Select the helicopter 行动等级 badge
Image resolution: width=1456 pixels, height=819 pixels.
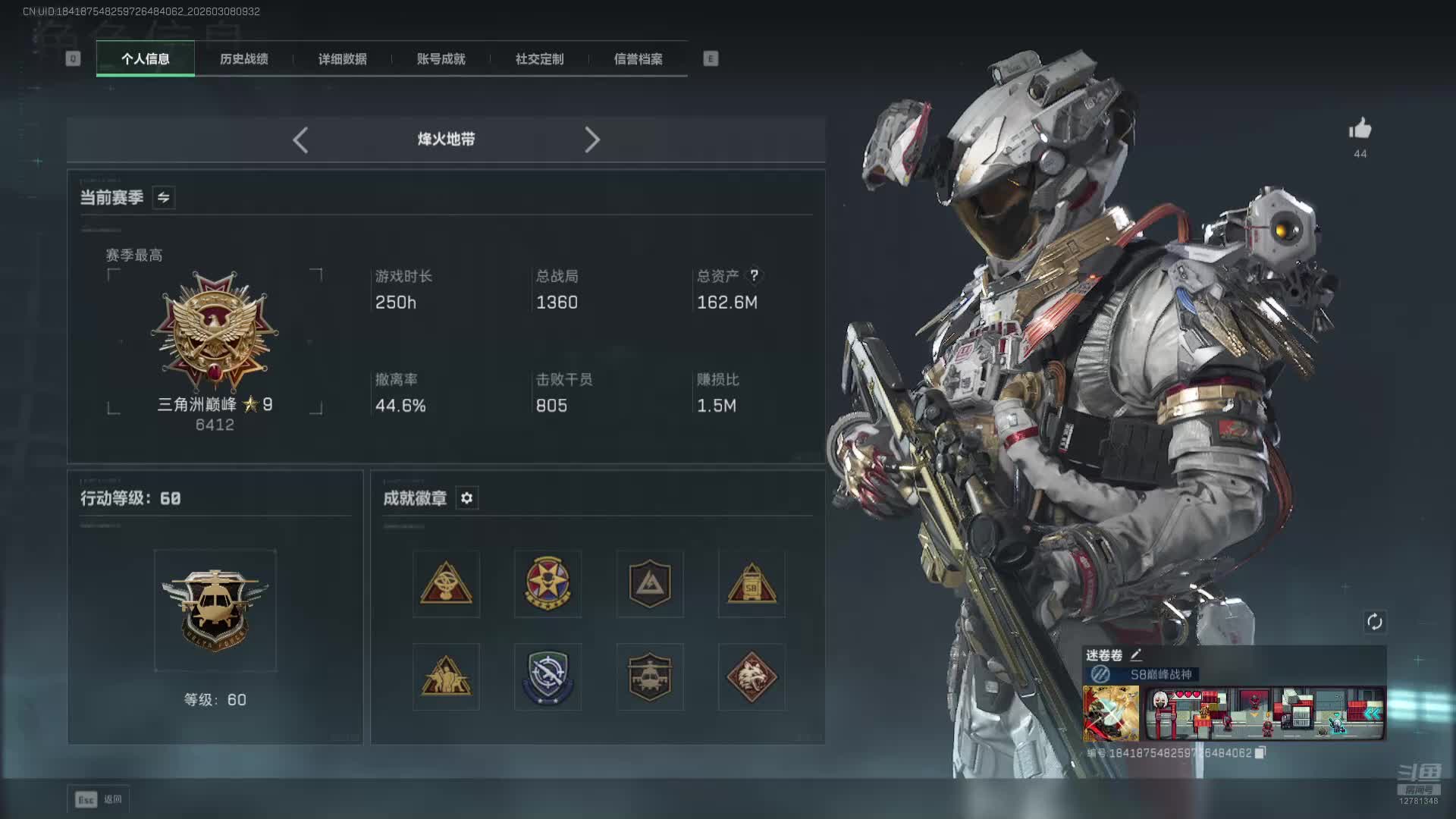[x=215, y=610]
